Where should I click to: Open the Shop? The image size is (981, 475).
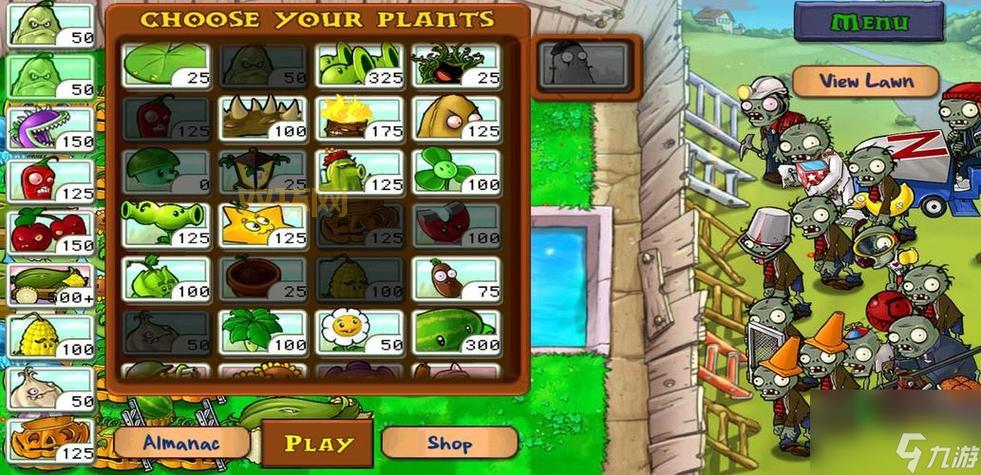449,442
